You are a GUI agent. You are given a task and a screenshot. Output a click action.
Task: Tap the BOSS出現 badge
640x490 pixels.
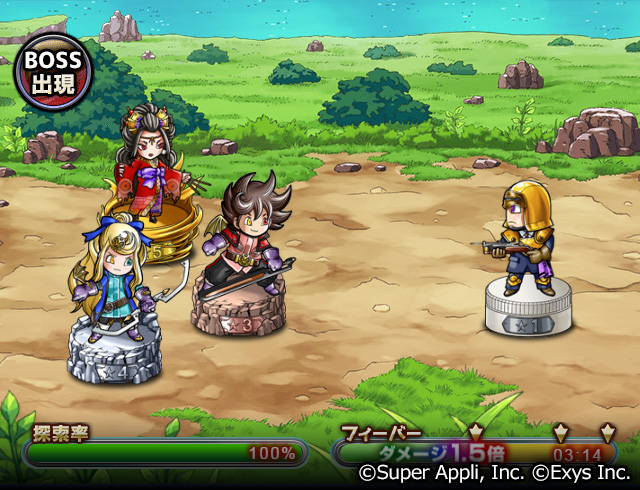pos(51,72)
